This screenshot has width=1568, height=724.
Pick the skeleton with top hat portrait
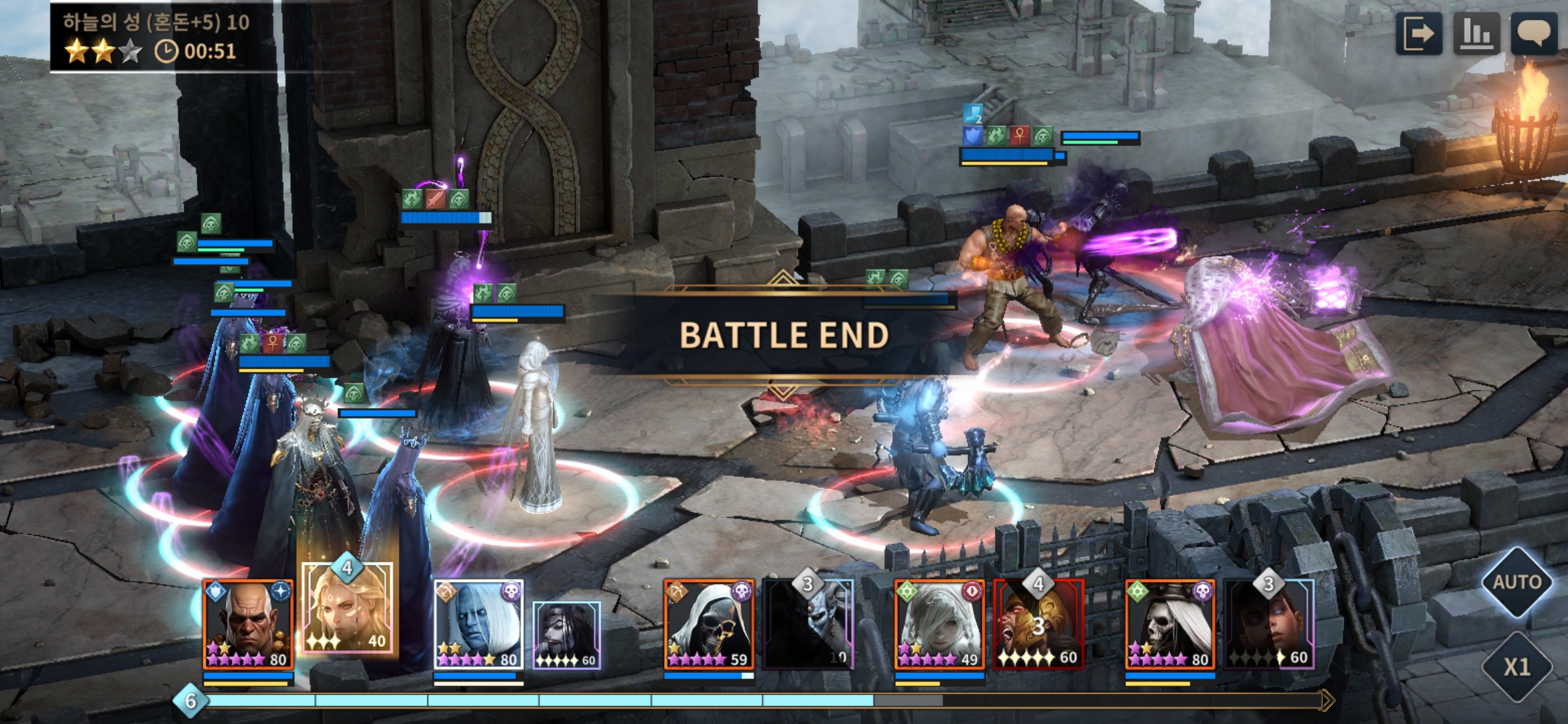click(x=1170, y=625)
